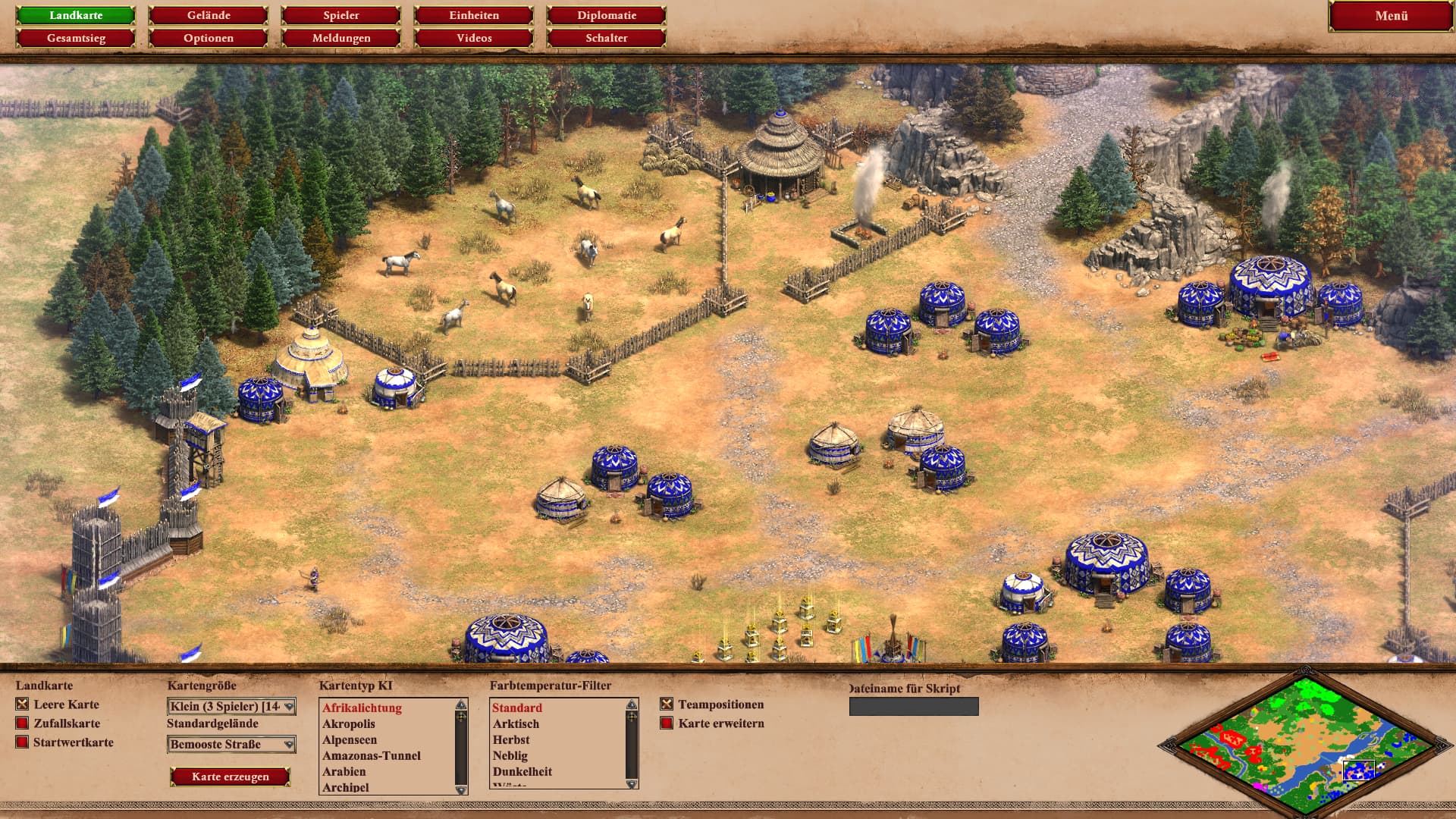
Task: Open the Gelände terrain tab
Action: 209,15
